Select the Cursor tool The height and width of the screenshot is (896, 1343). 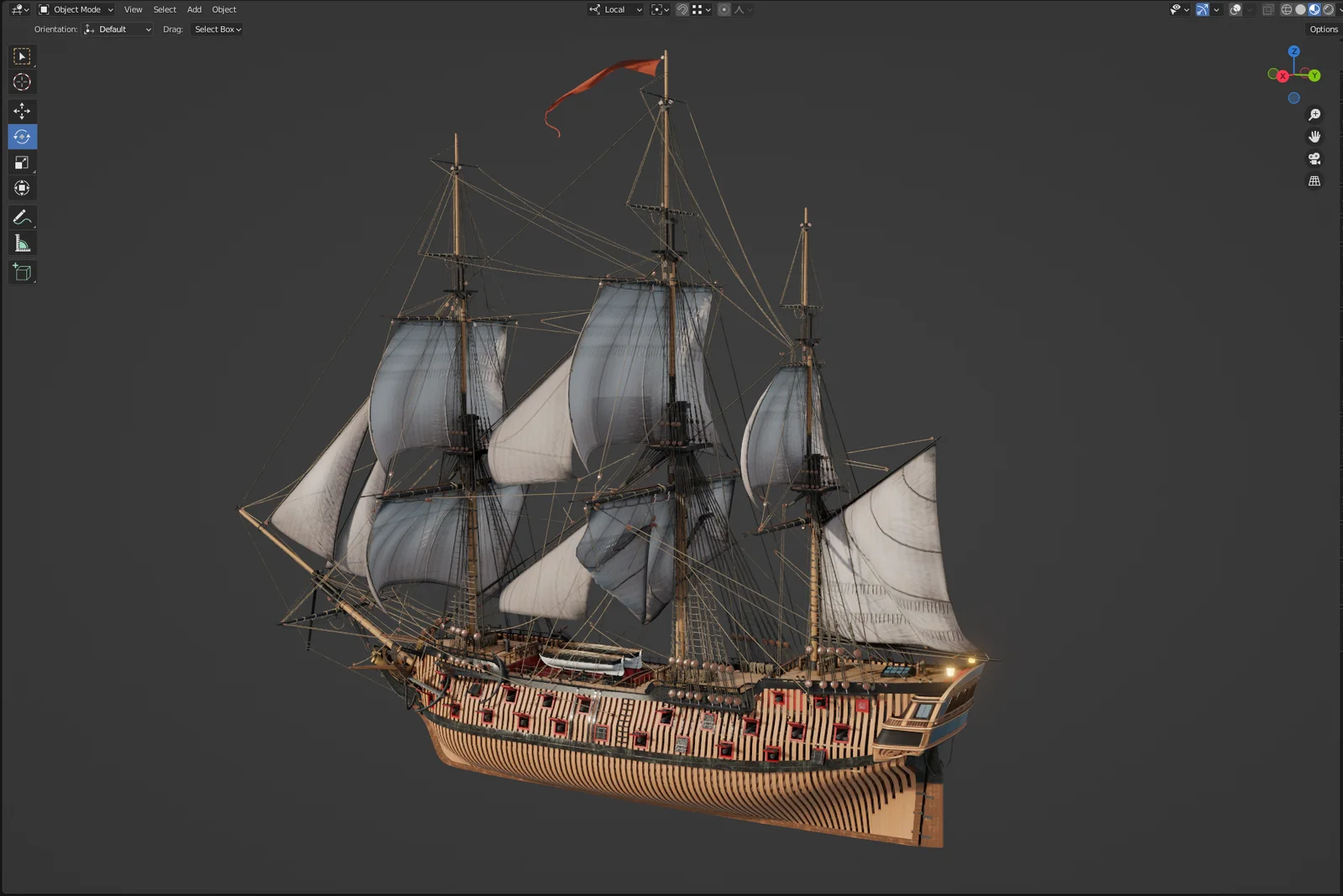coord(22,81)
